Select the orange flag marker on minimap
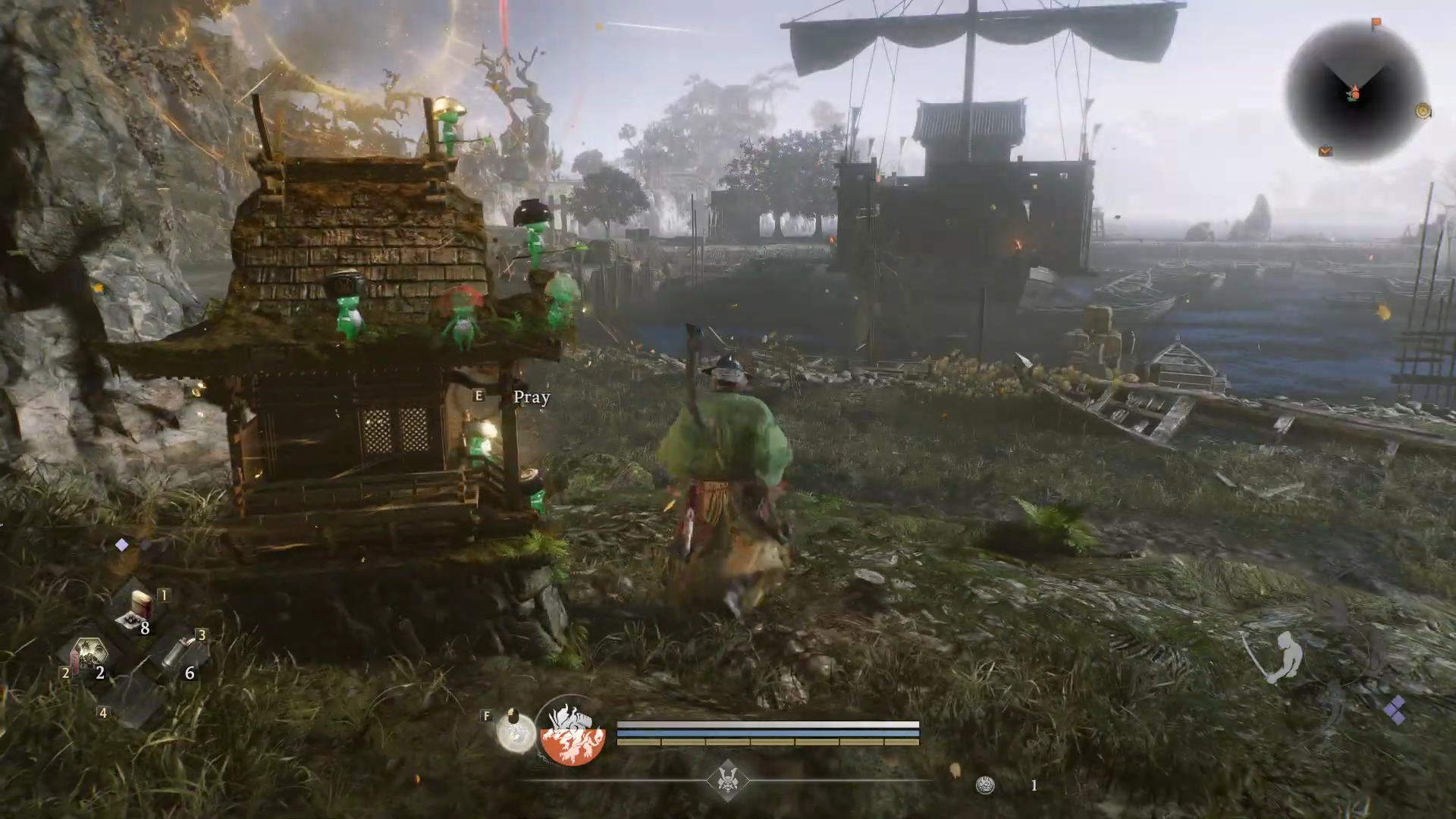 pos(1376,24)
